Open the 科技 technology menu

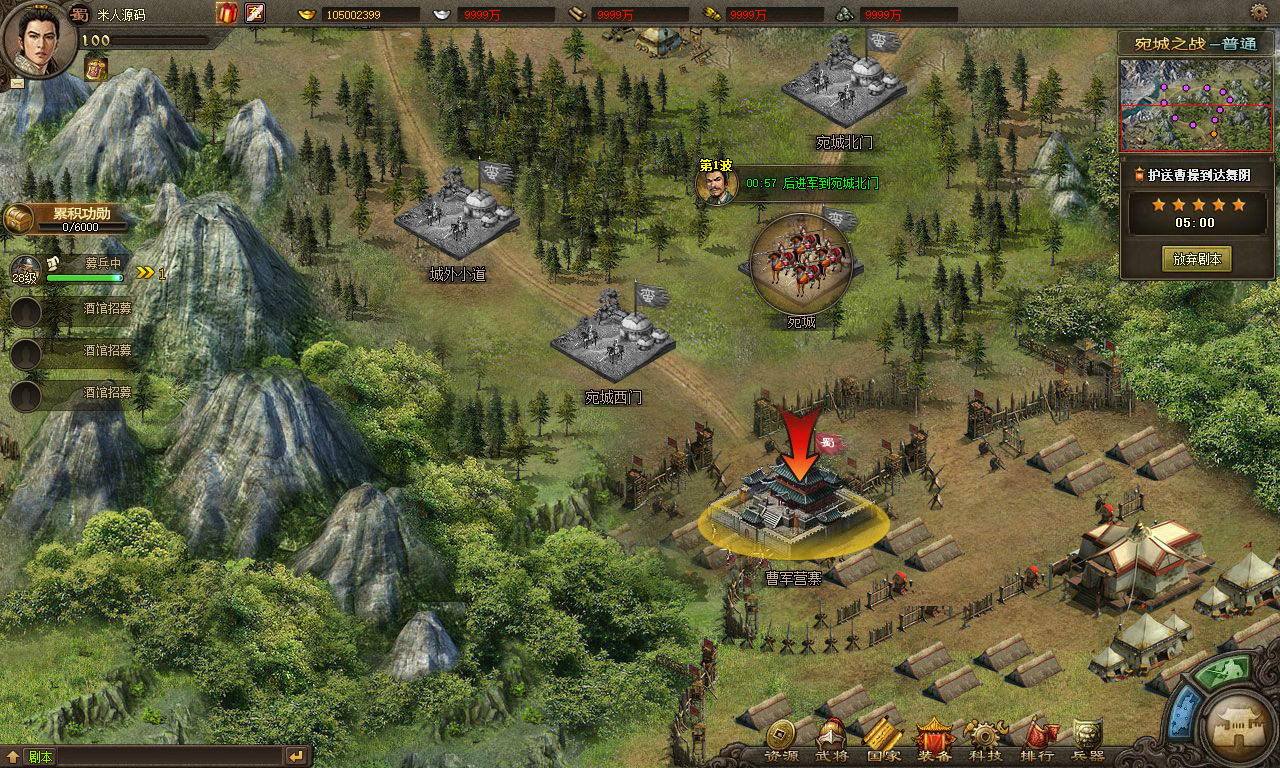click(x=986, y=738)
